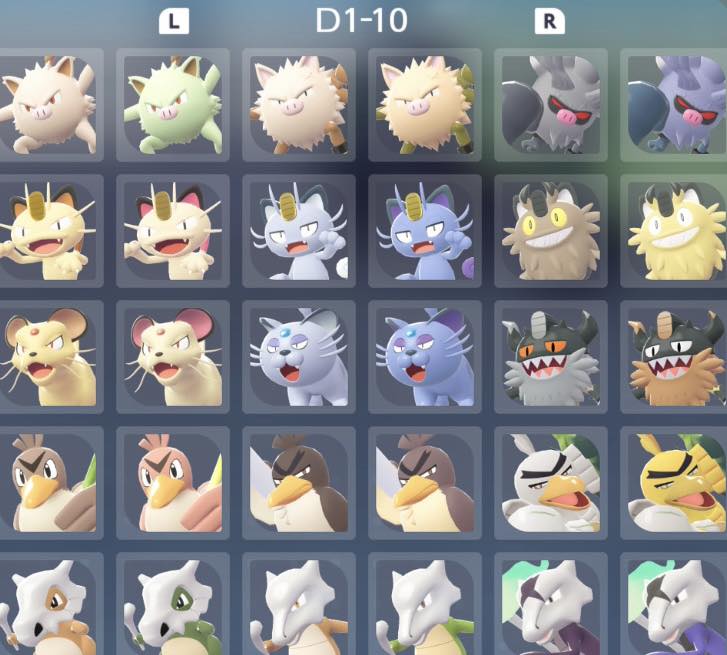Choose the purple shiny Alolan Meowth

click(x=424, y=232)
